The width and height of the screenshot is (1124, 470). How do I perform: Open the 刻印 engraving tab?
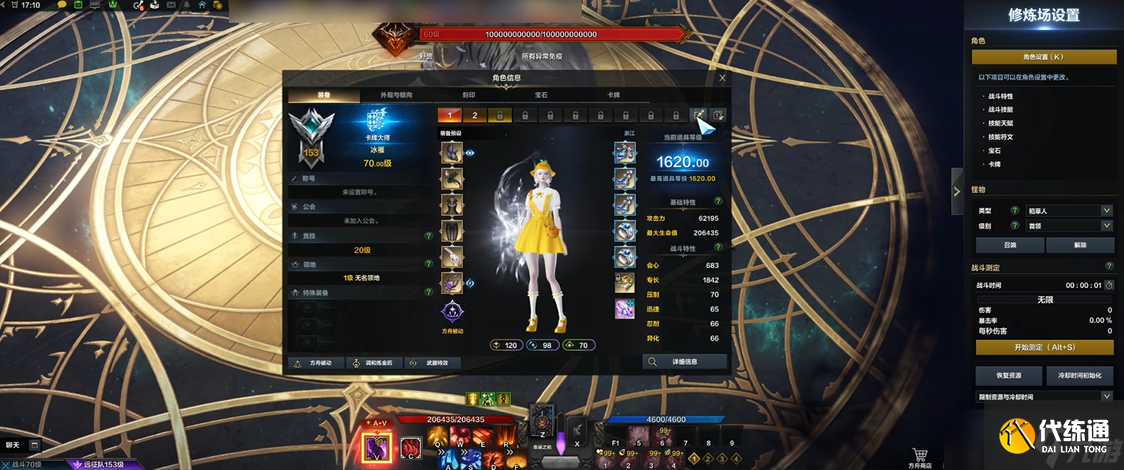point(469,95)
